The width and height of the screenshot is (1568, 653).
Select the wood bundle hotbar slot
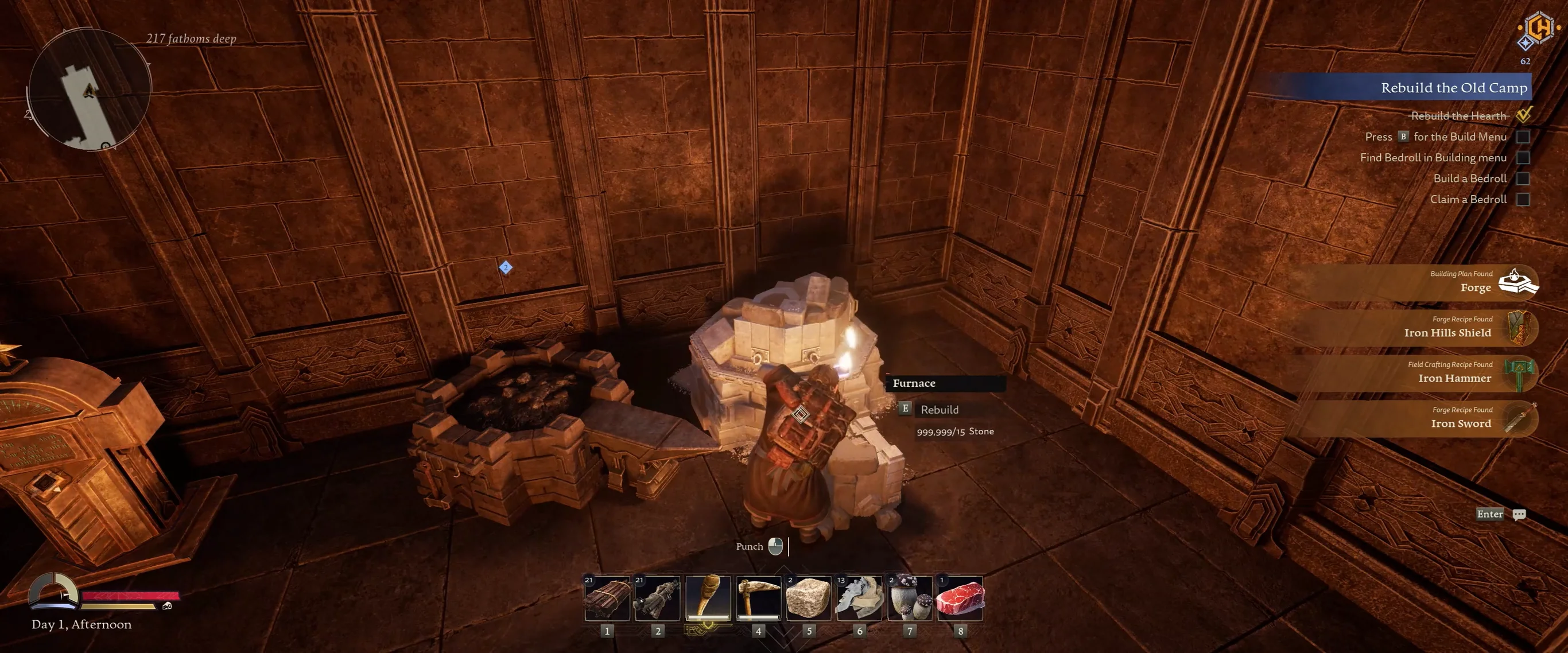(x=606, y=598)
